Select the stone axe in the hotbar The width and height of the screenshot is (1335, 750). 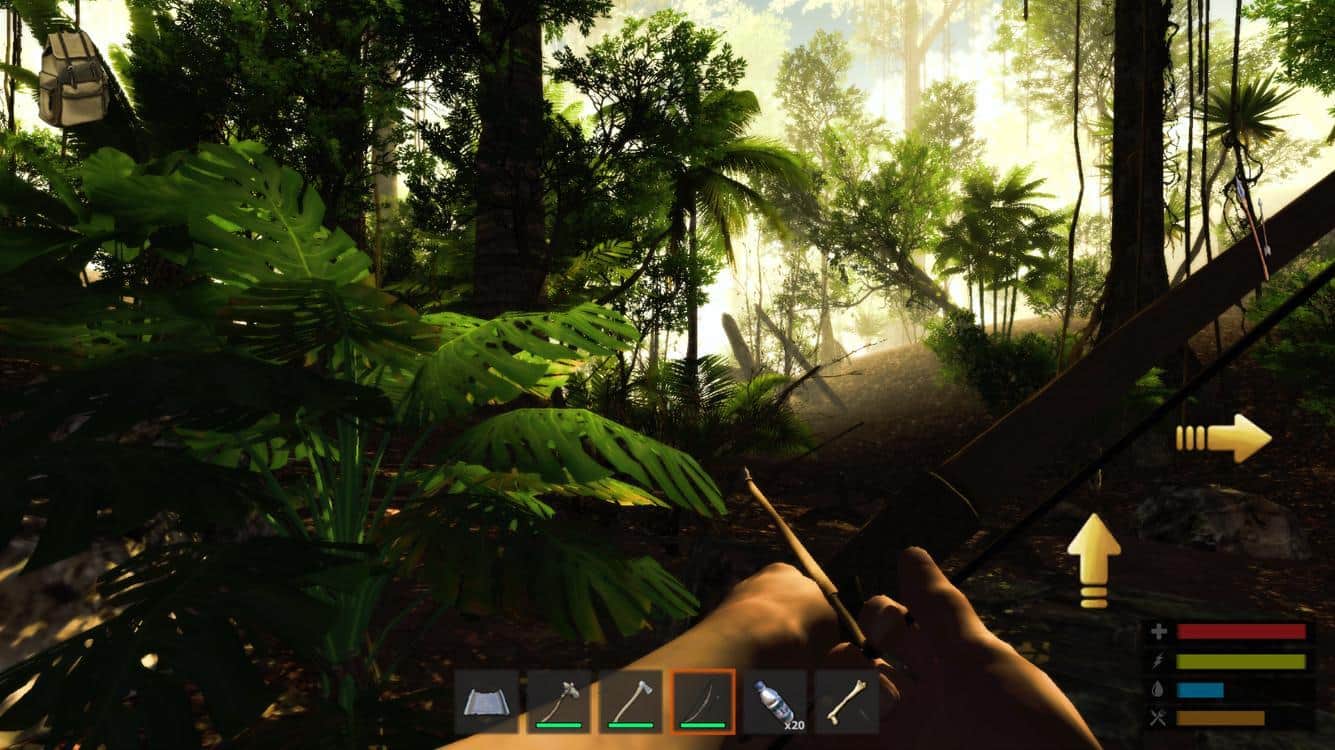pos(631,700)
